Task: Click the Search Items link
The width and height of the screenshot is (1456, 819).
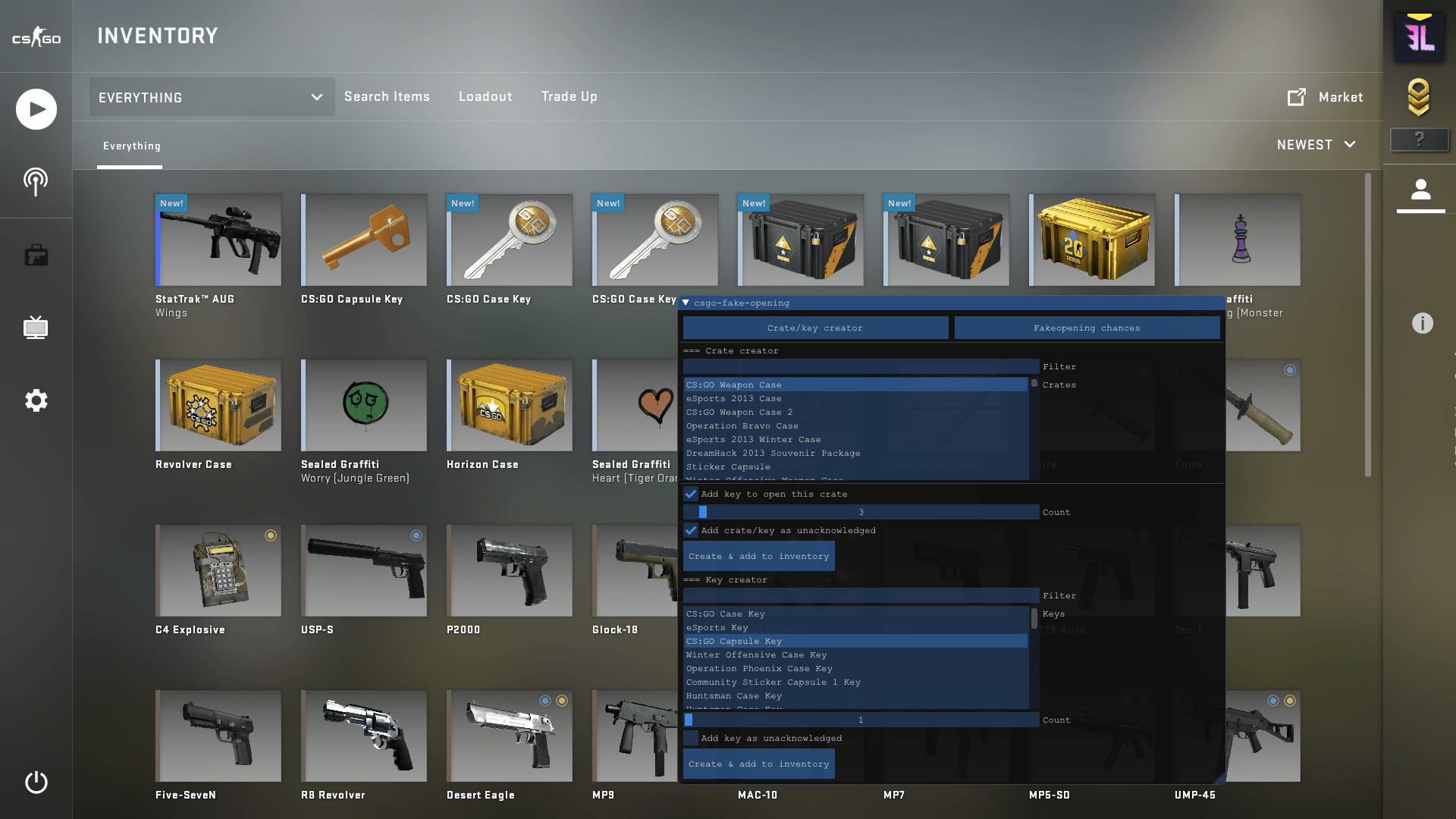Action: (387, 96)
